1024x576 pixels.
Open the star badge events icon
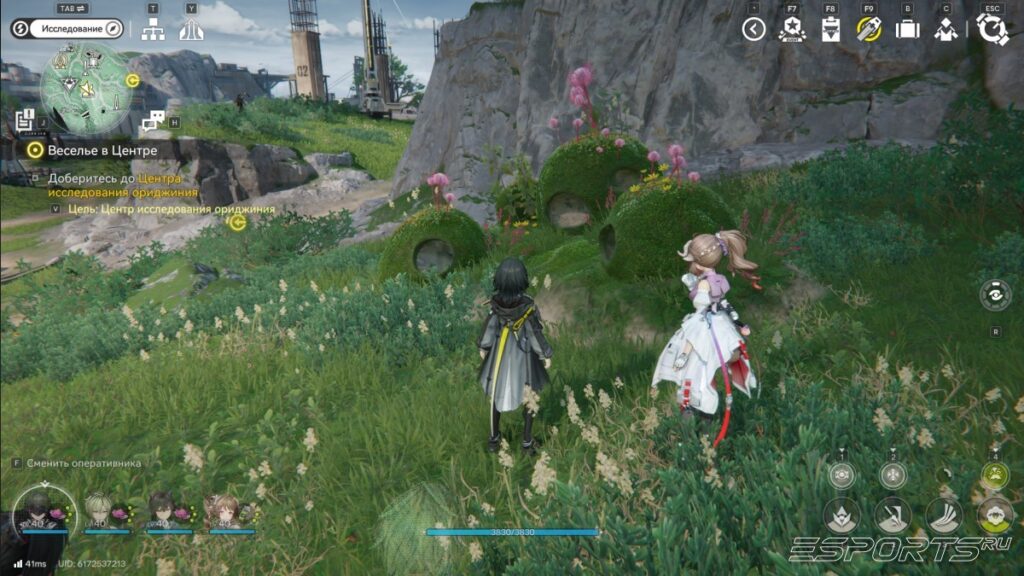point(792,29)
